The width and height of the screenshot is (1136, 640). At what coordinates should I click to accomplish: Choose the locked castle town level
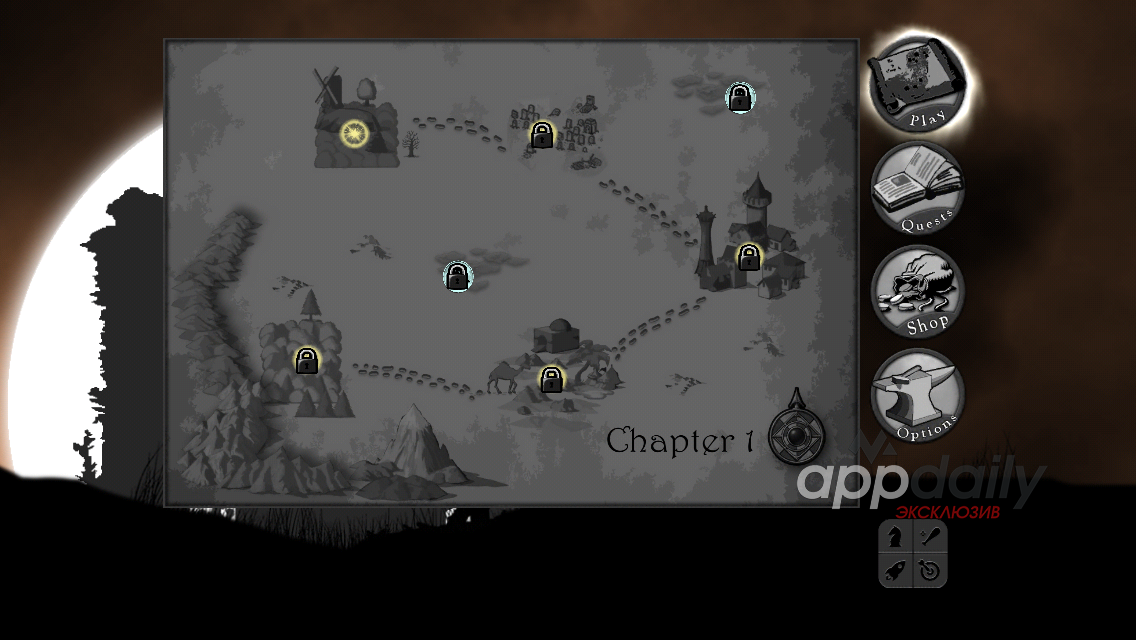click(x=749, y=258)
